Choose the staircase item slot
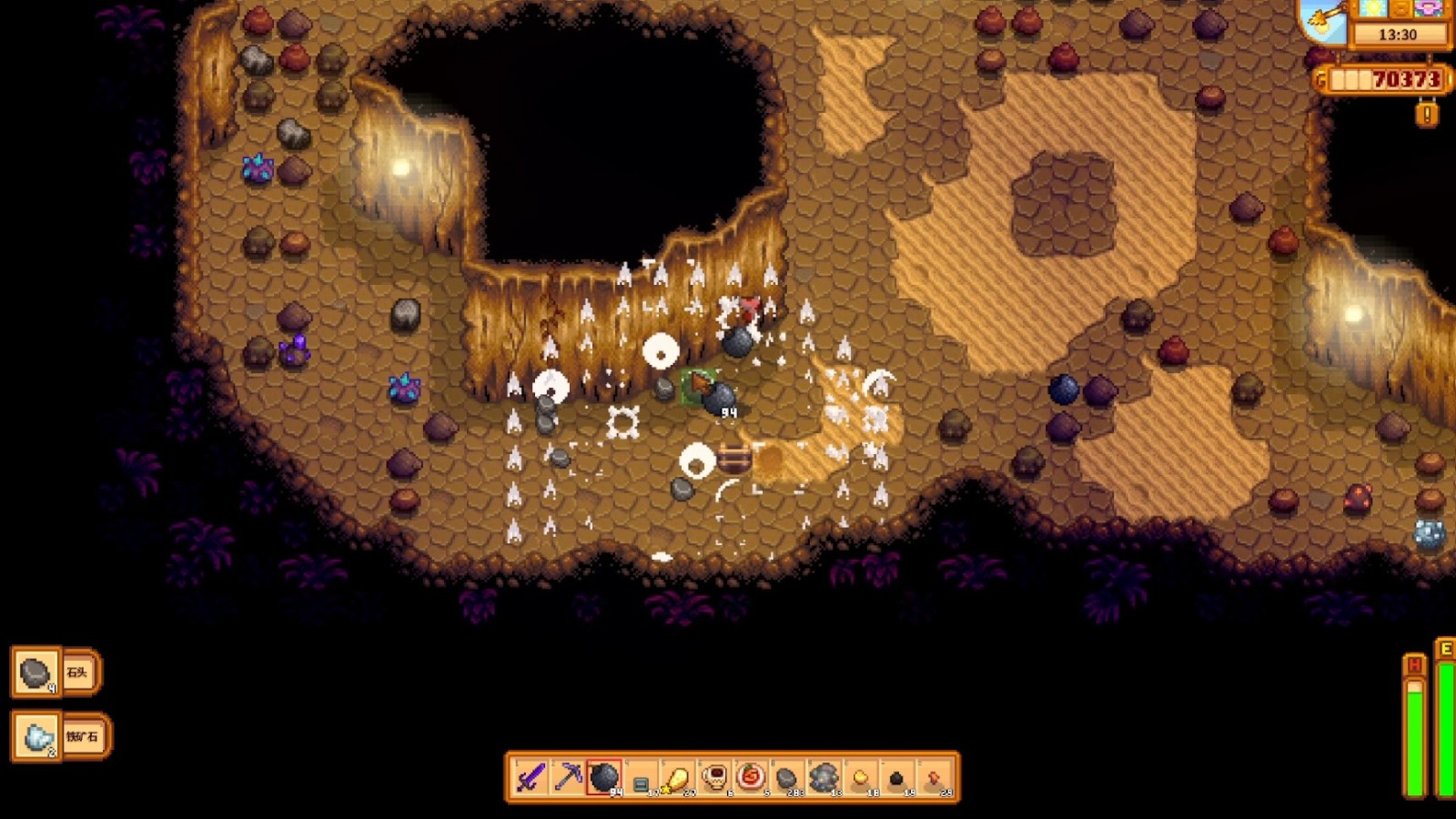The width and height of the screenshot is (1456, 819). [x=641, y=779]
